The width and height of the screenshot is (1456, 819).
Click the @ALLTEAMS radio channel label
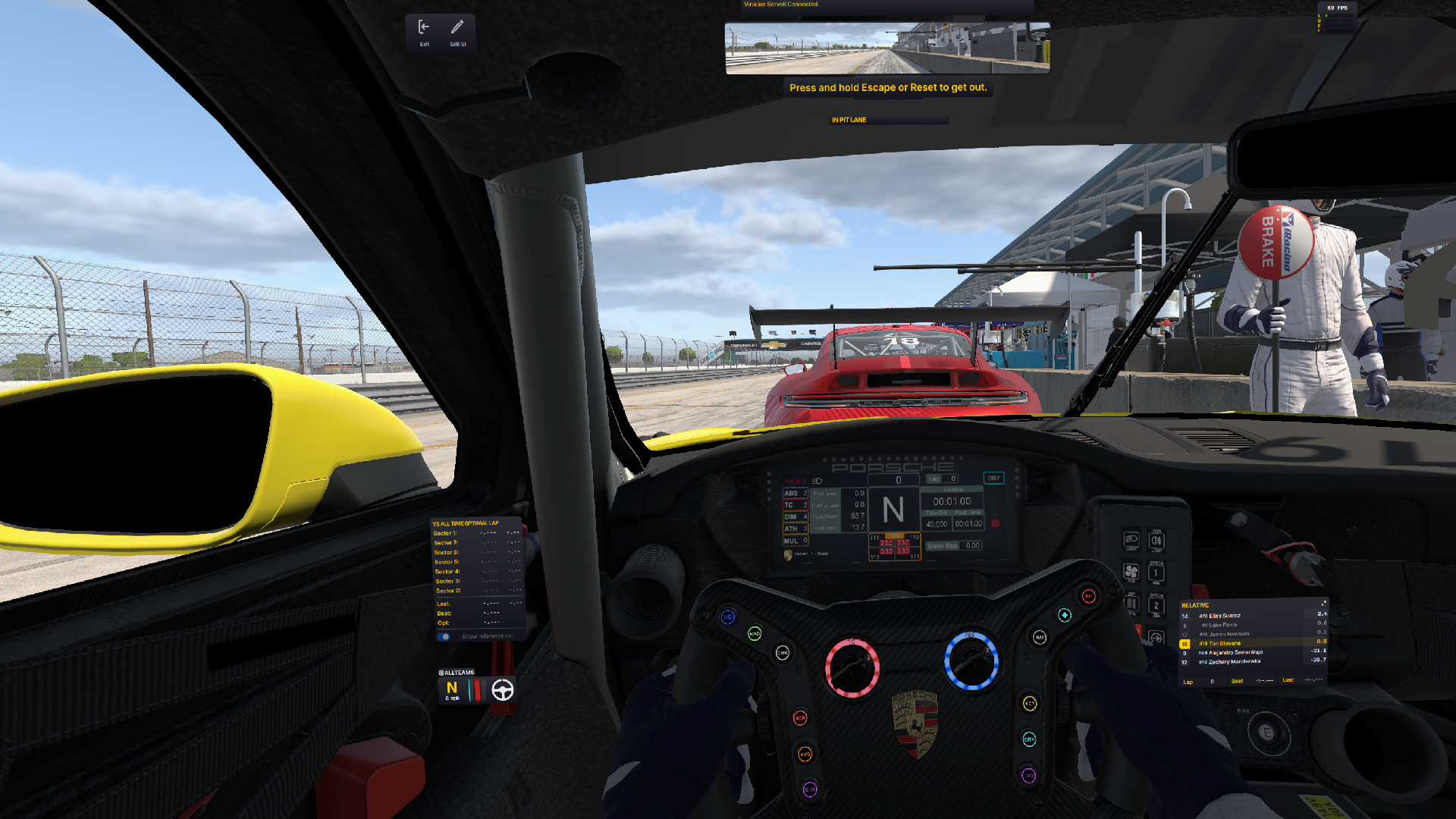tap(457, 673)
